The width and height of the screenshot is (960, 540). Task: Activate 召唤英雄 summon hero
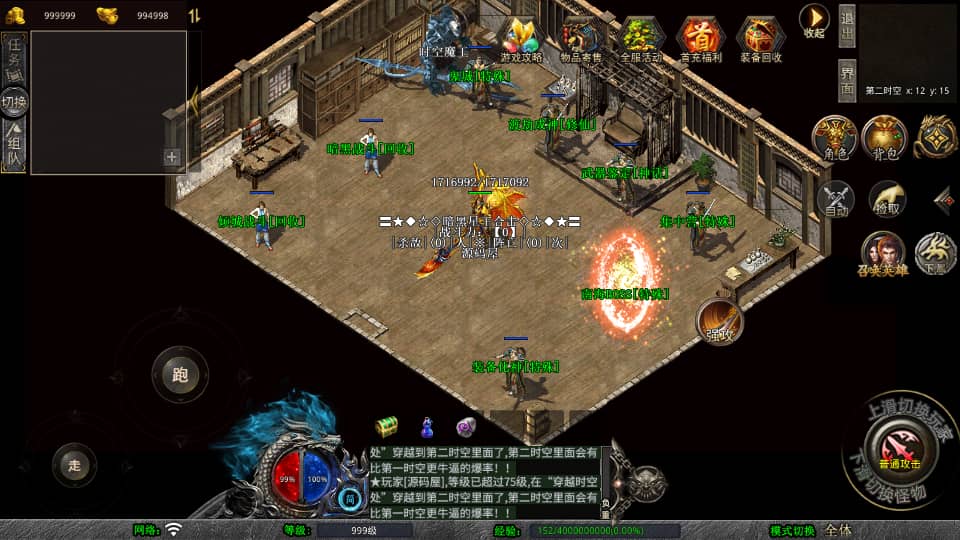883,254
